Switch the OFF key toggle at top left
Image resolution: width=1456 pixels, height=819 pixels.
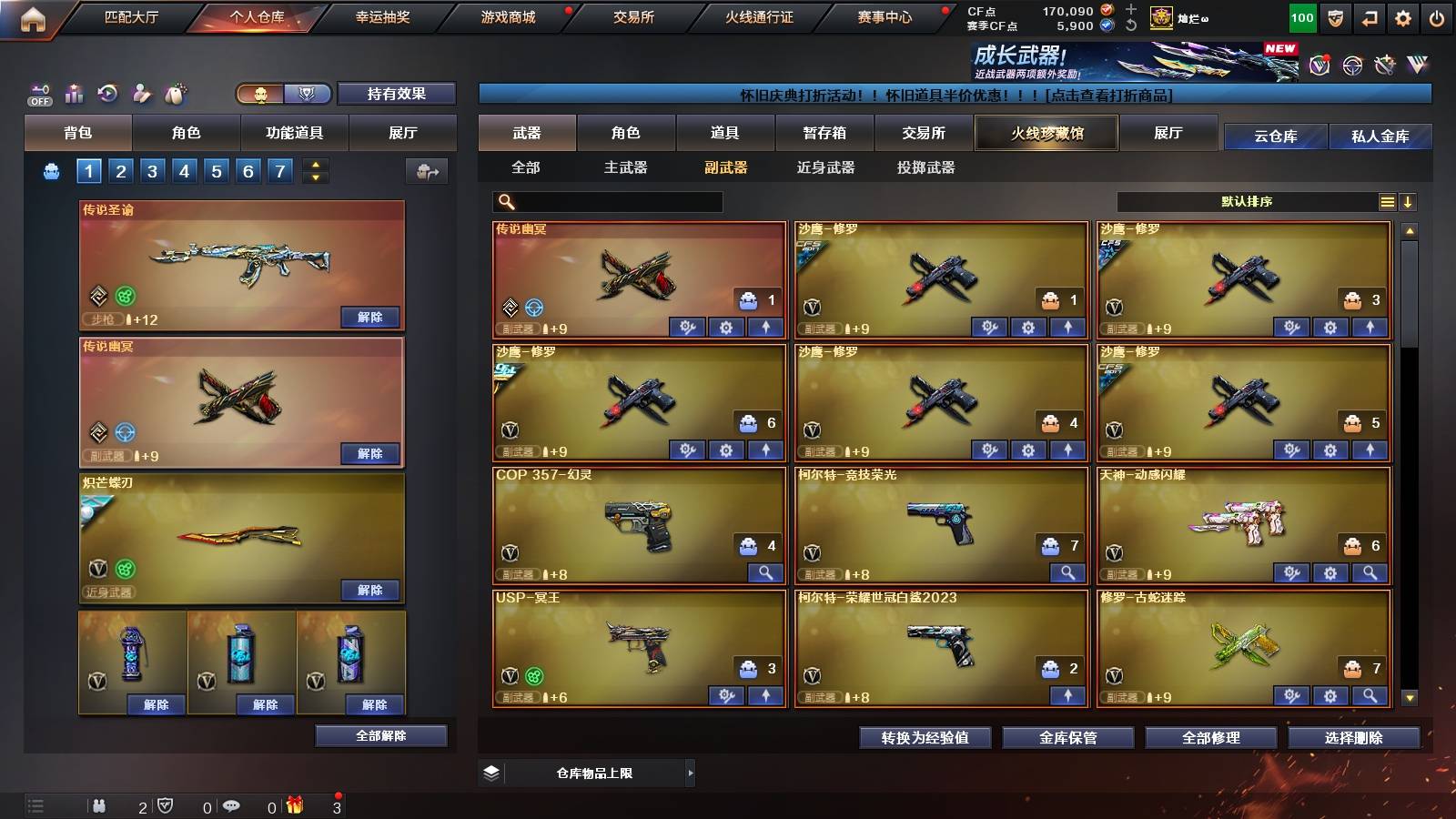(x=38, y=92)
